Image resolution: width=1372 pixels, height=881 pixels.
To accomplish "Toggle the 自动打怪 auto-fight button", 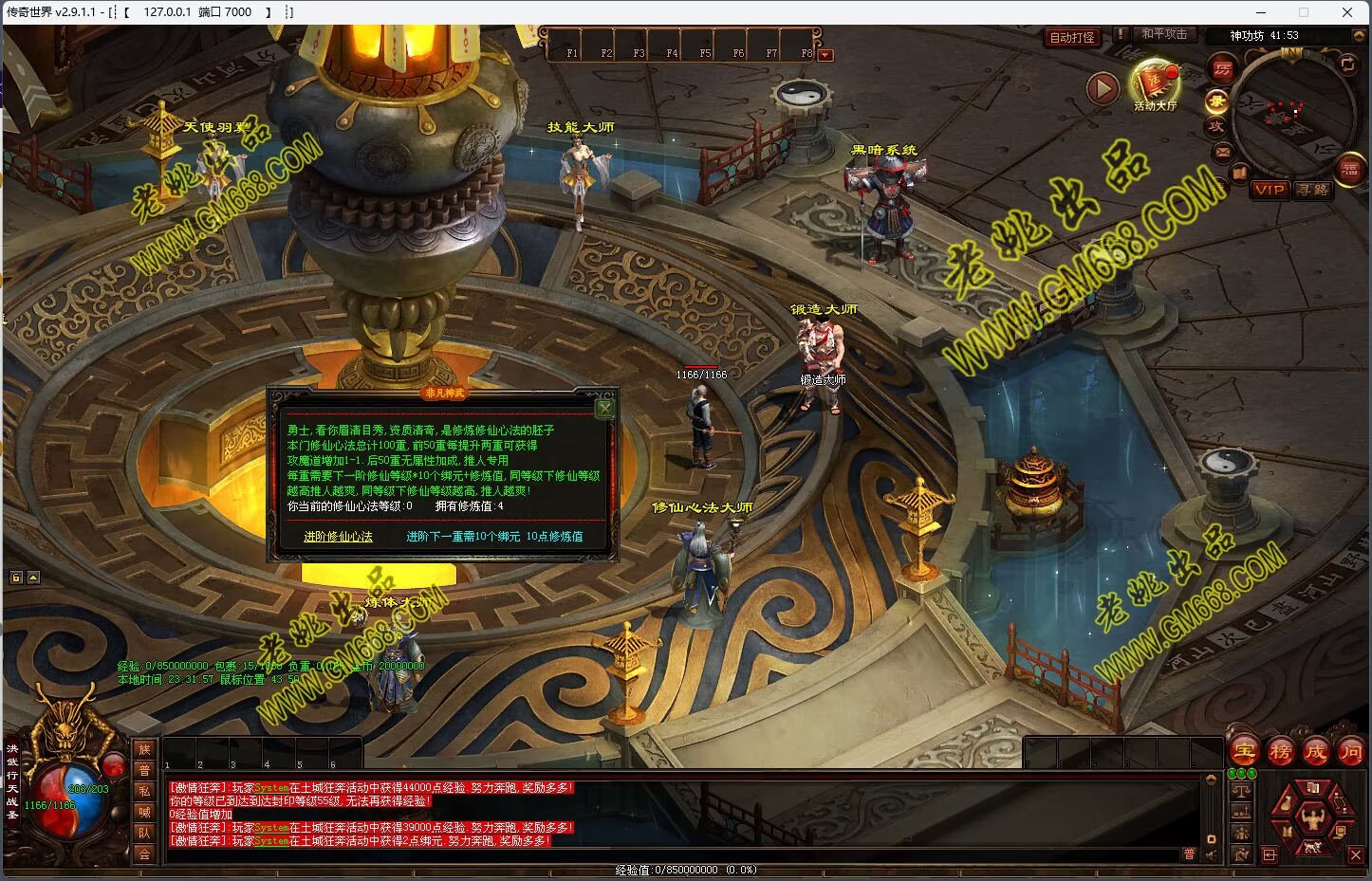I will pos(1071,37).
